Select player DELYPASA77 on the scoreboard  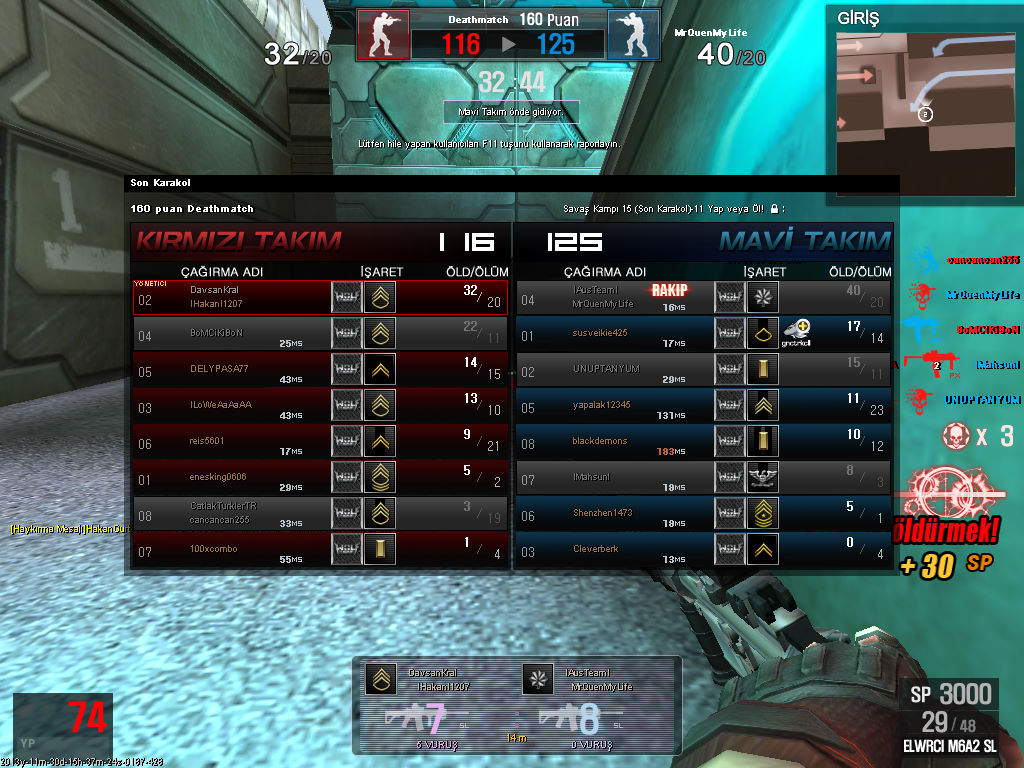pyautogui.click(x=320, y=369)
